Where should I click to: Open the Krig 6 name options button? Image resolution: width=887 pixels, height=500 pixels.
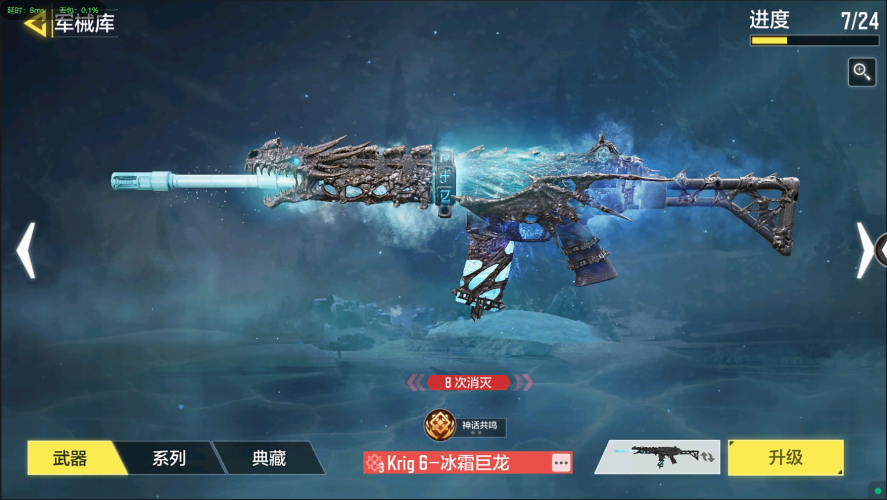(x=561, y=463)
